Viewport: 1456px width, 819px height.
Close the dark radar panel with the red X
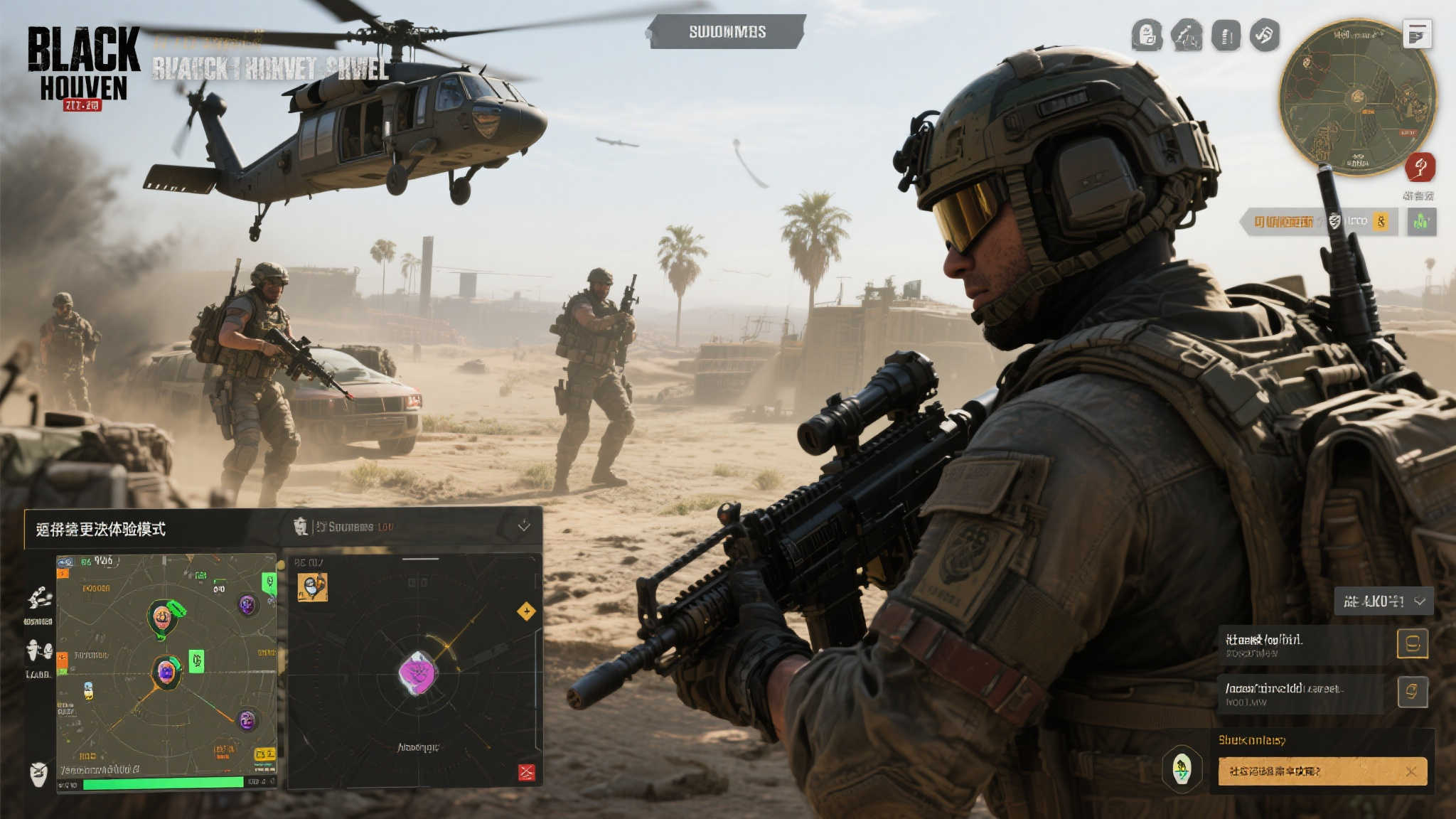526,772
